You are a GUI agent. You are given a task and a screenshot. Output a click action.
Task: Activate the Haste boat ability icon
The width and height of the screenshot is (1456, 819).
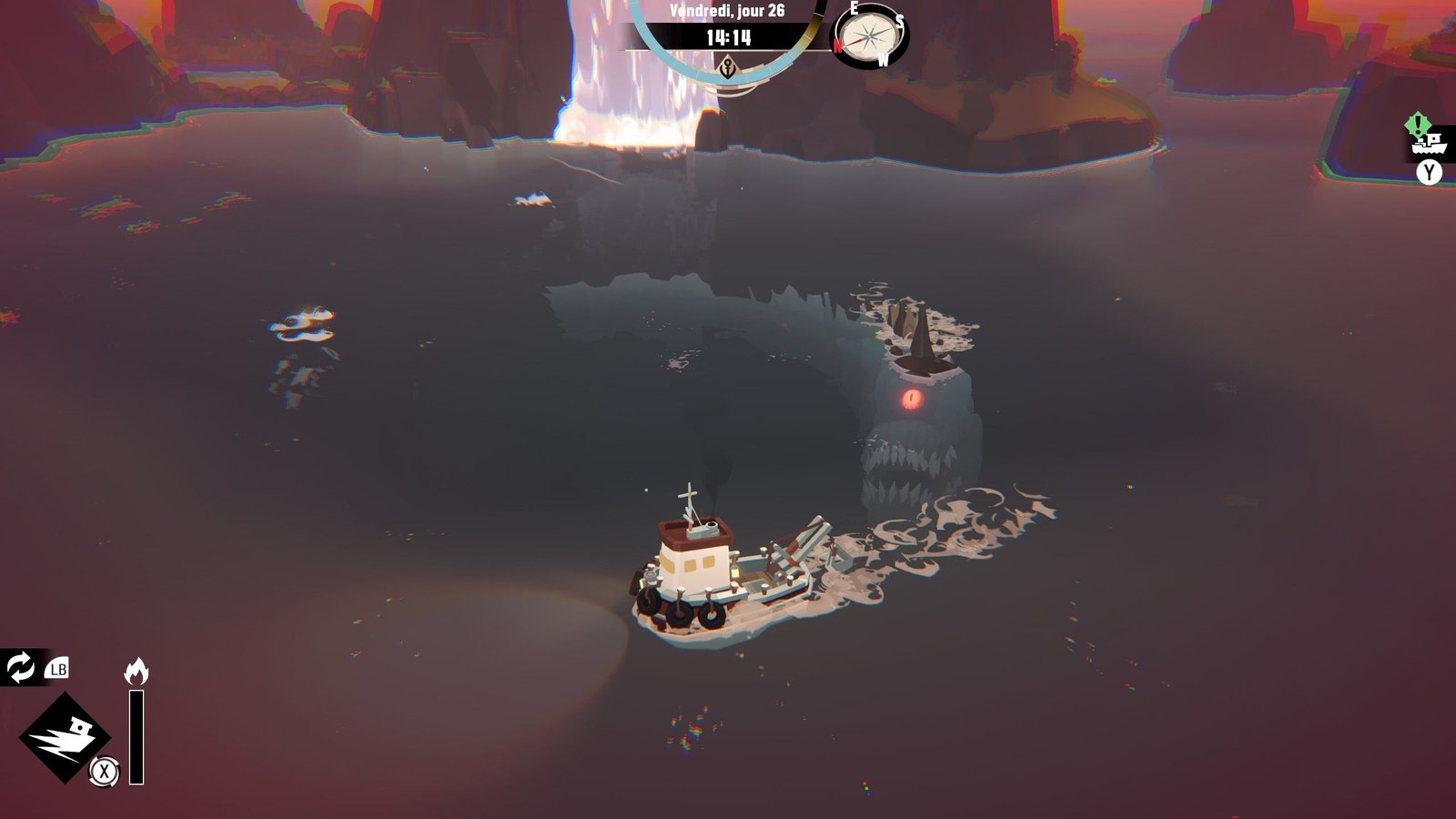pos(65,737)
